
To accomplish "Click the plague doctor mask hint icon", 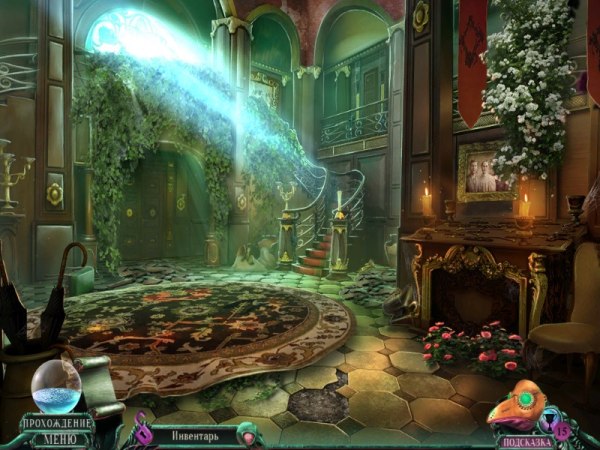I will (520, 409).
